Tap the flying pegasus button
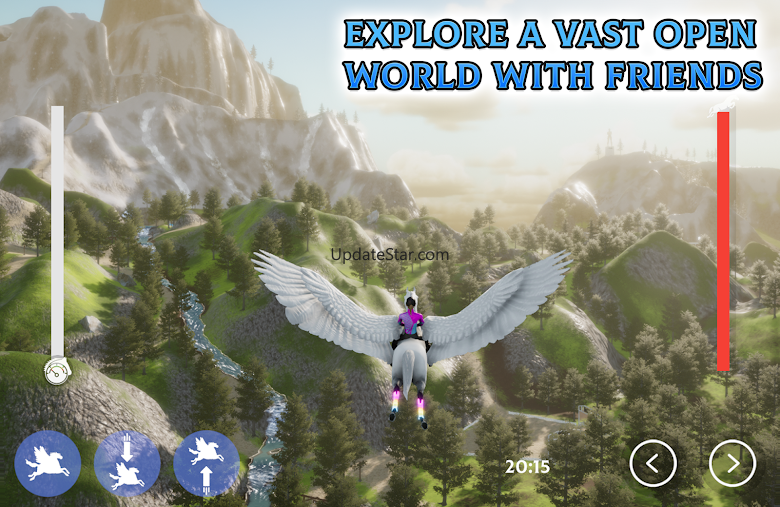Viewport: 780px width, 507px height. point(47,464)
